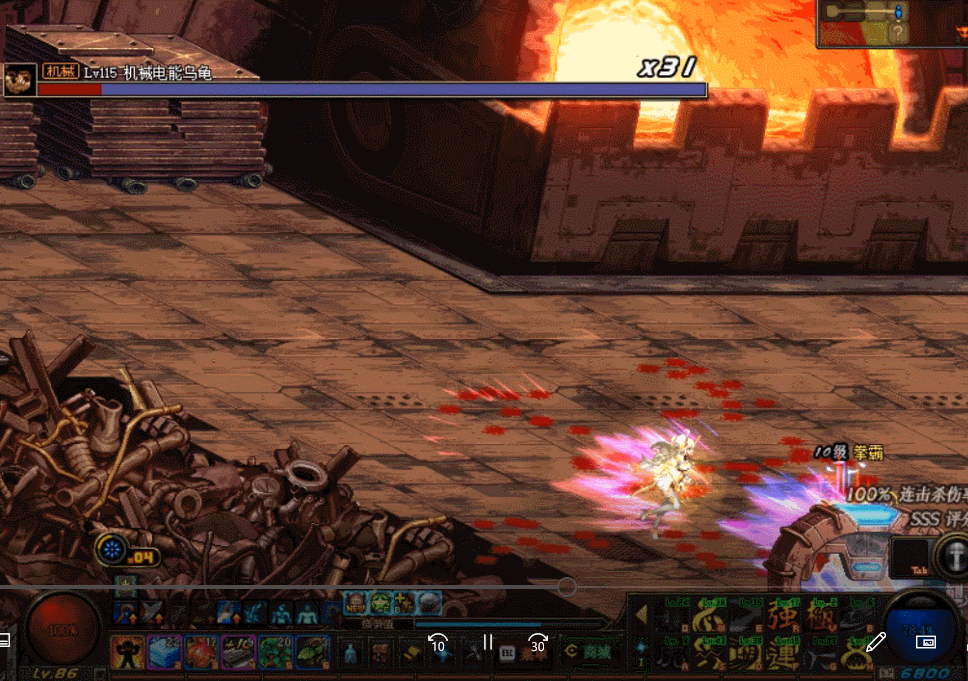
Task: Use the black silhouette figure hotbar item
Action: (127, 652)
